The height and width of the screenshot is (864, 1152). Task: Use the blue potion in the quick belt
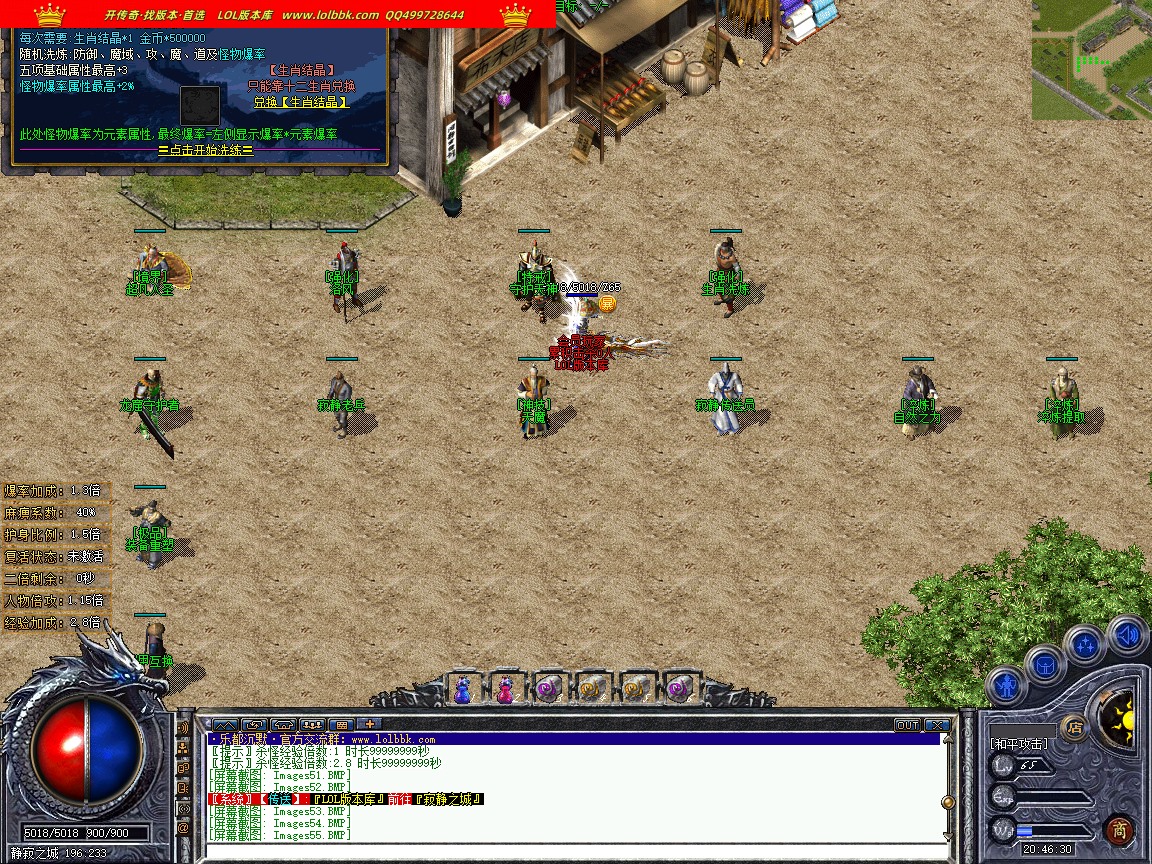tap(462, 689)
